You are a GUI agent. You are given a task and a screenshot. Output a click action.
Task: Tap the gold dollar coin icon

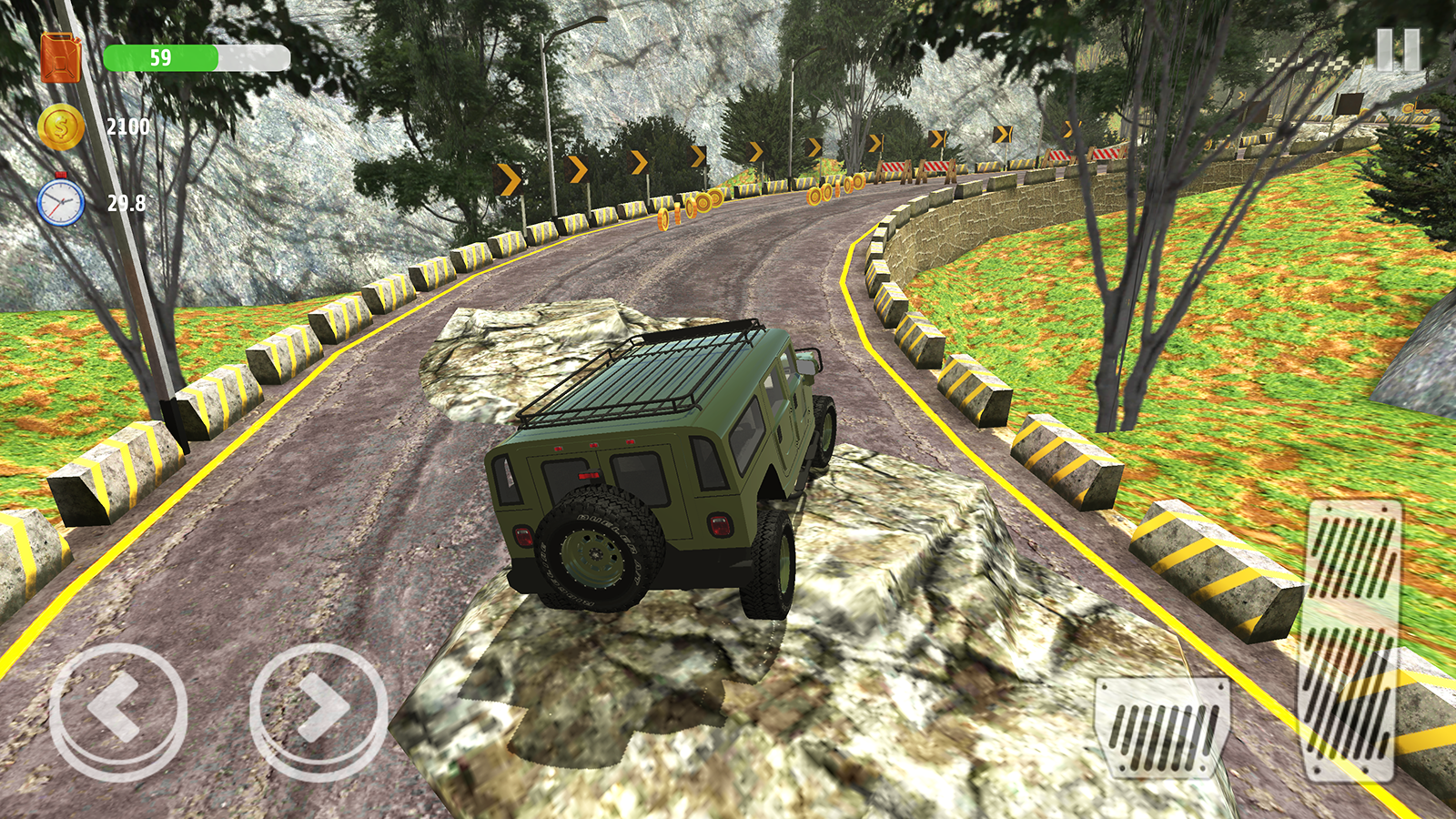point(60,127)
